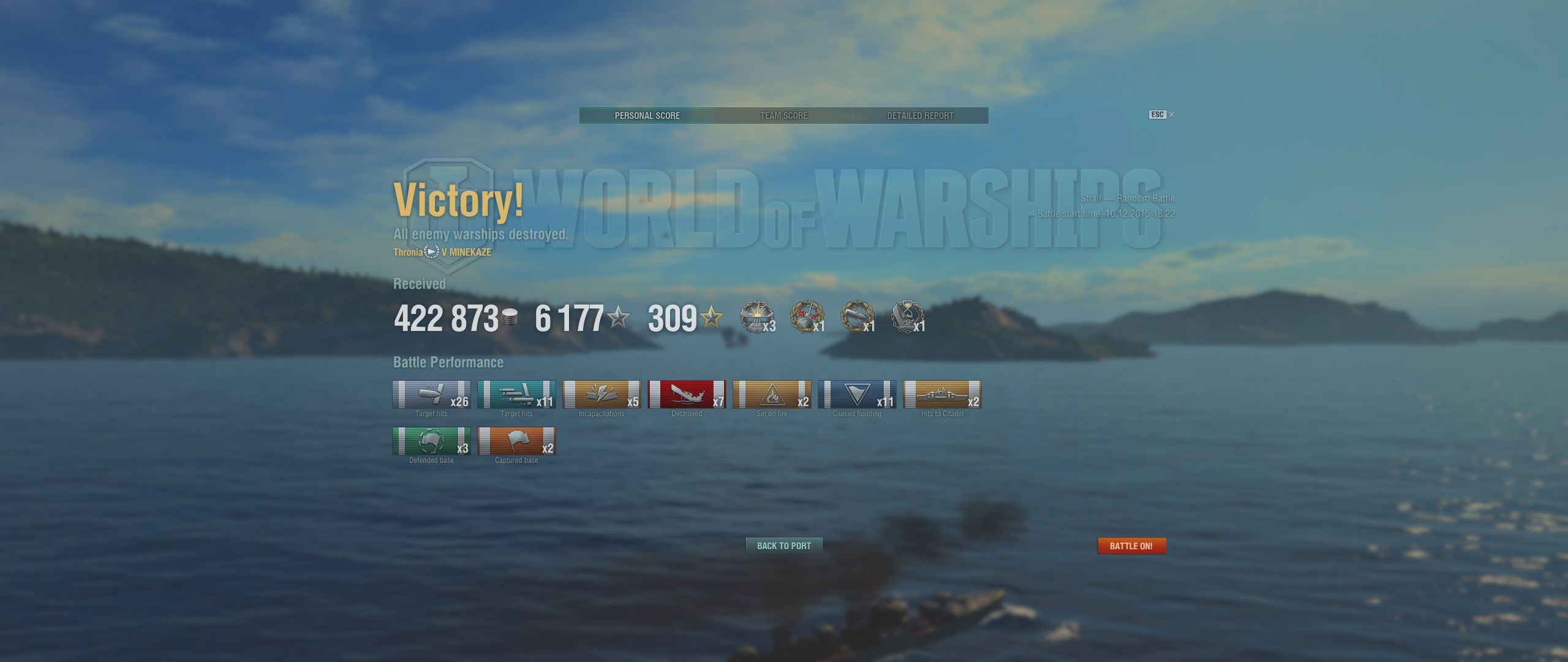Viewport: 1568px width, 662px height.
Task: Open the Detailed Report tab
Action: click(x=920, y=116)
